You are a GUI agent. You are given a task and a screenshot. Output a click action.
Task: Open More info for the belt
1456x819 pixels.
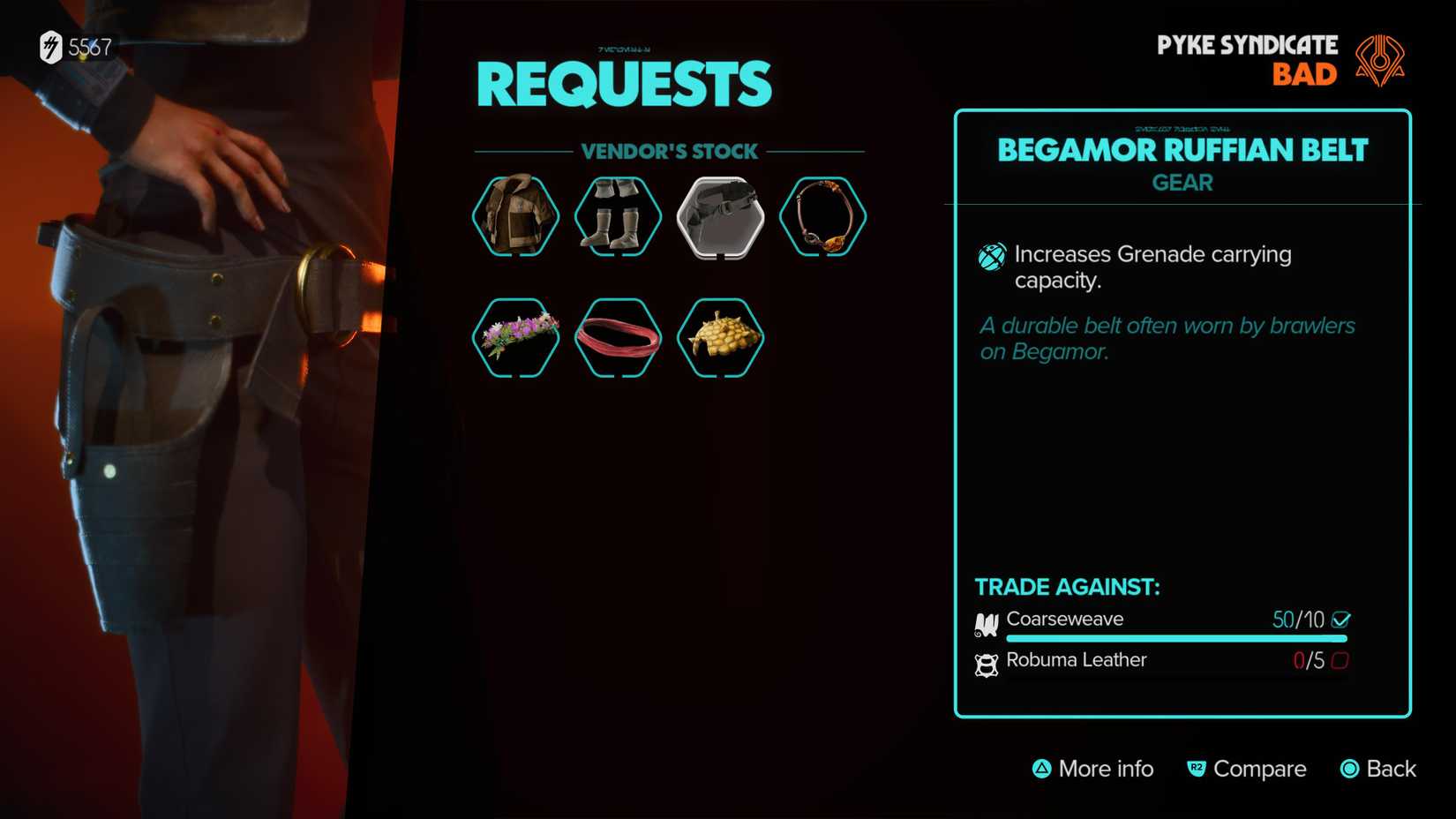[1093, 769]
